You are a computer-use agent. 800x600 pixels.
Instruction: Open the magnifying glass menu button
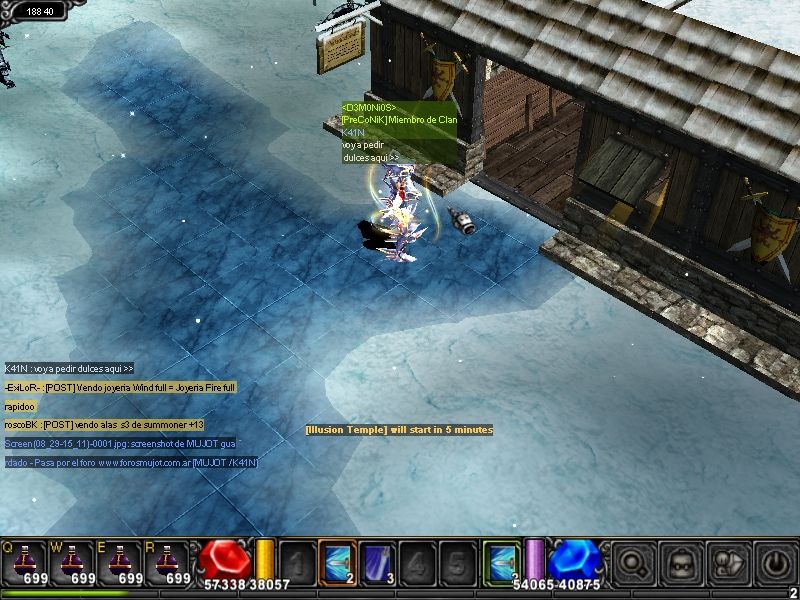[x=631, y=563]
